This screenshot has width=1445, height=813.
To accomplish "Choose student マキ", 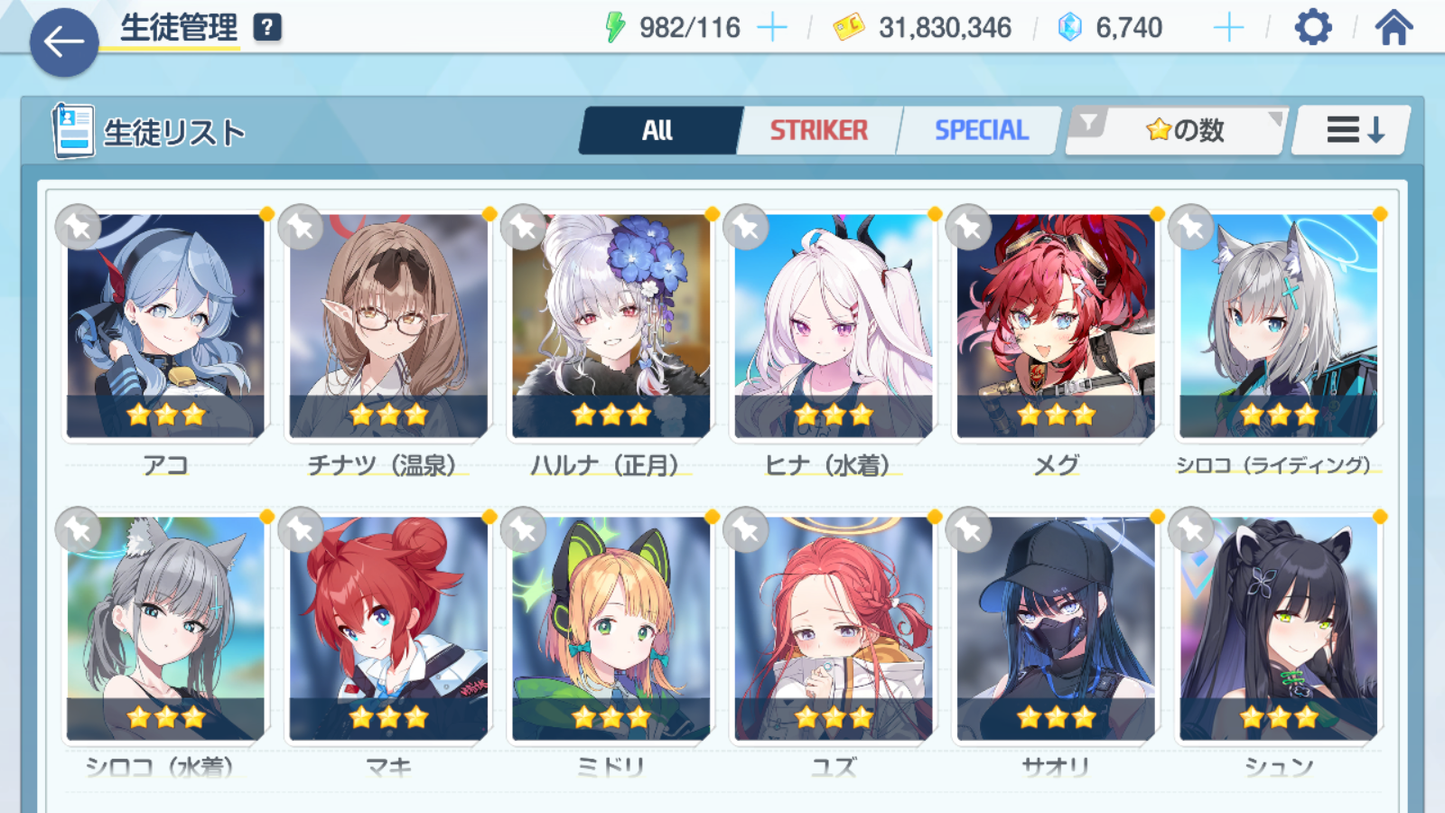I will coord(388,629).
